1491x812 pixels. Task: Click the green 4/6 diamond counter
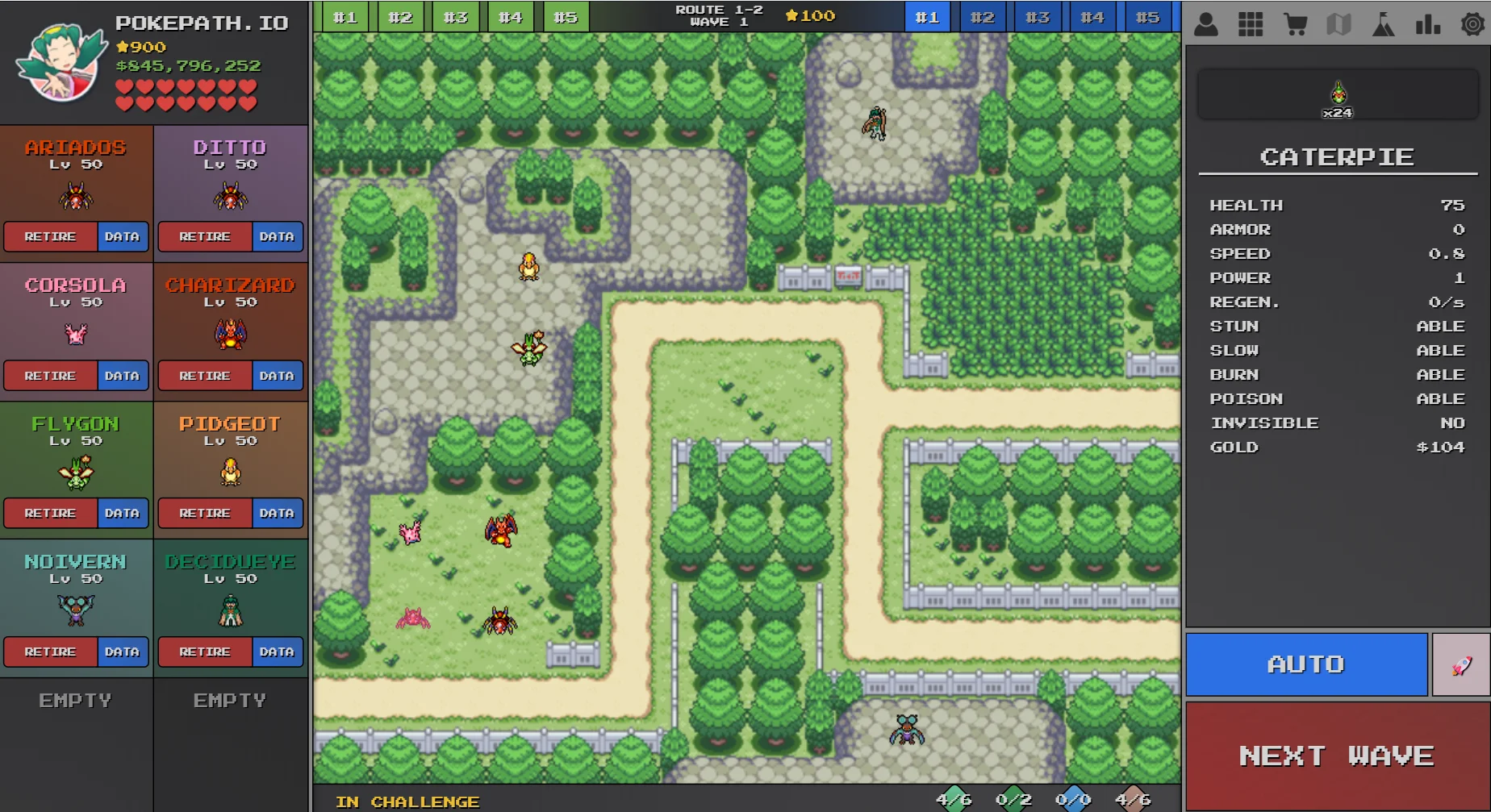[955, 799]
